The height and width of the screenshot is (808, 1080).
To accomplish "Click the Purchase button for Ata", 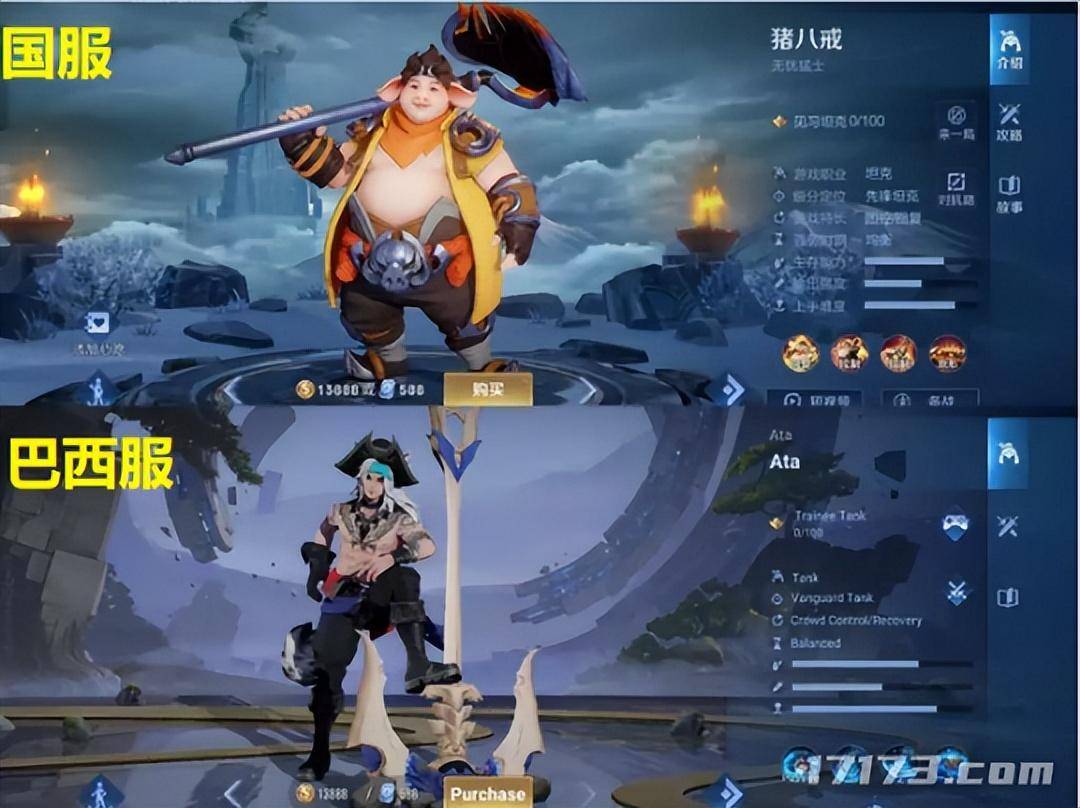I will coord(487,794).
